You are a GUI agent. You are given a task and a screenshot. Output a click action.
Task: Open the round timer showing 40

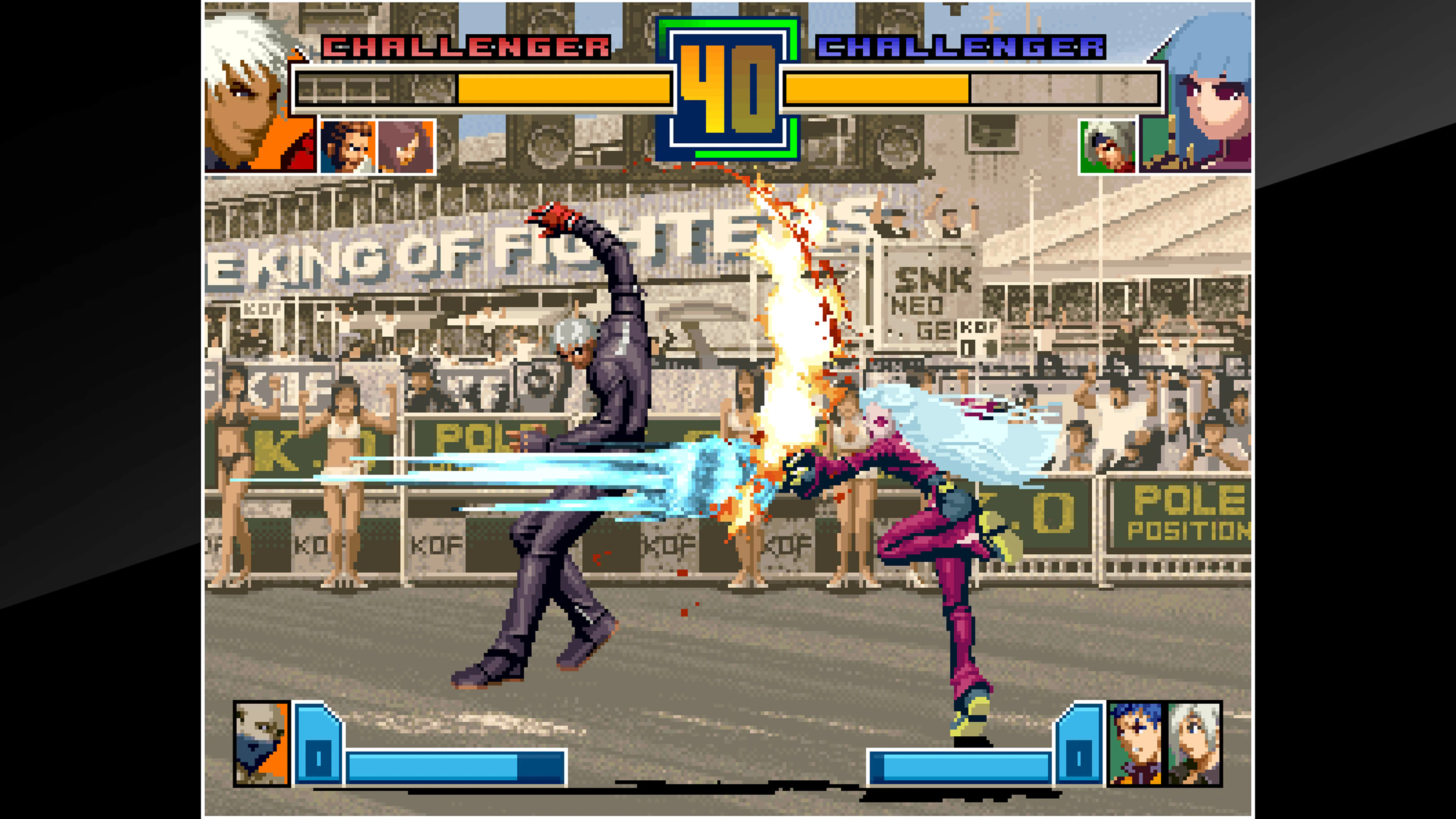(728, 91)
